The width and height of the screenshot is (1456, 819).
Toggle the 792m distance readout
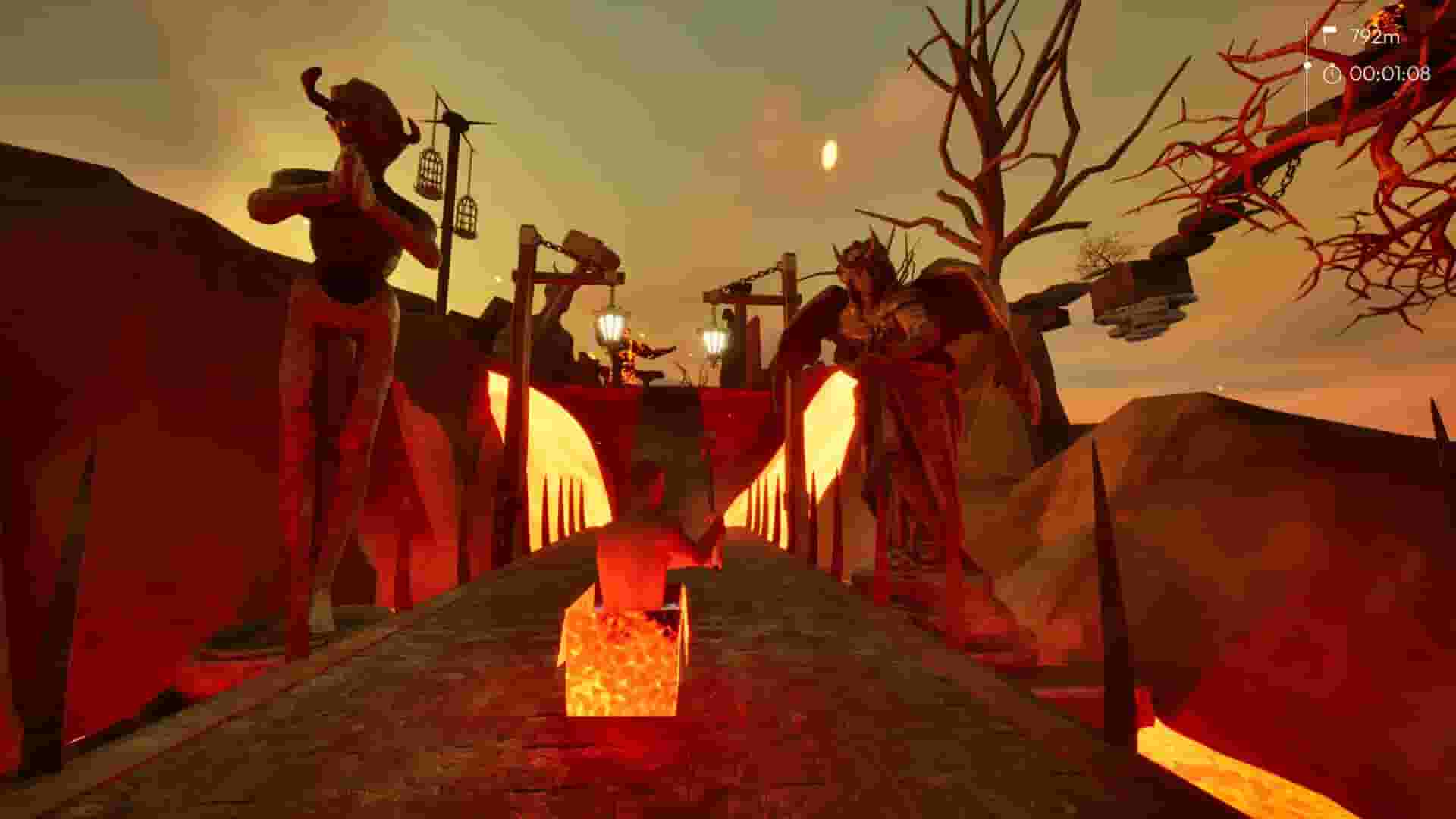[x=1376, y=33]
